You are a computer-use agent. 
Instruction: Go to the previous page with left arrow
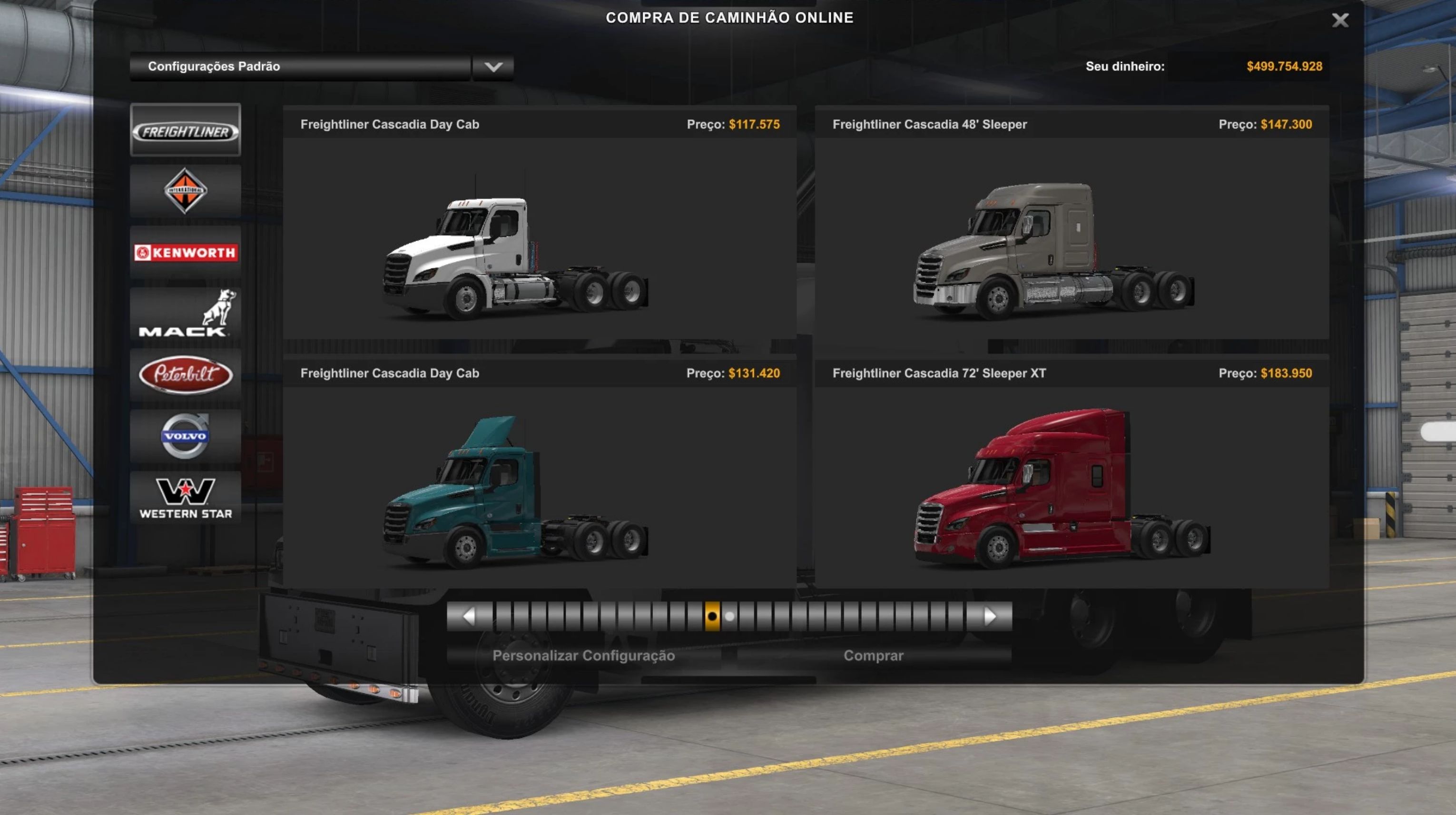click(x=469, y=616)
